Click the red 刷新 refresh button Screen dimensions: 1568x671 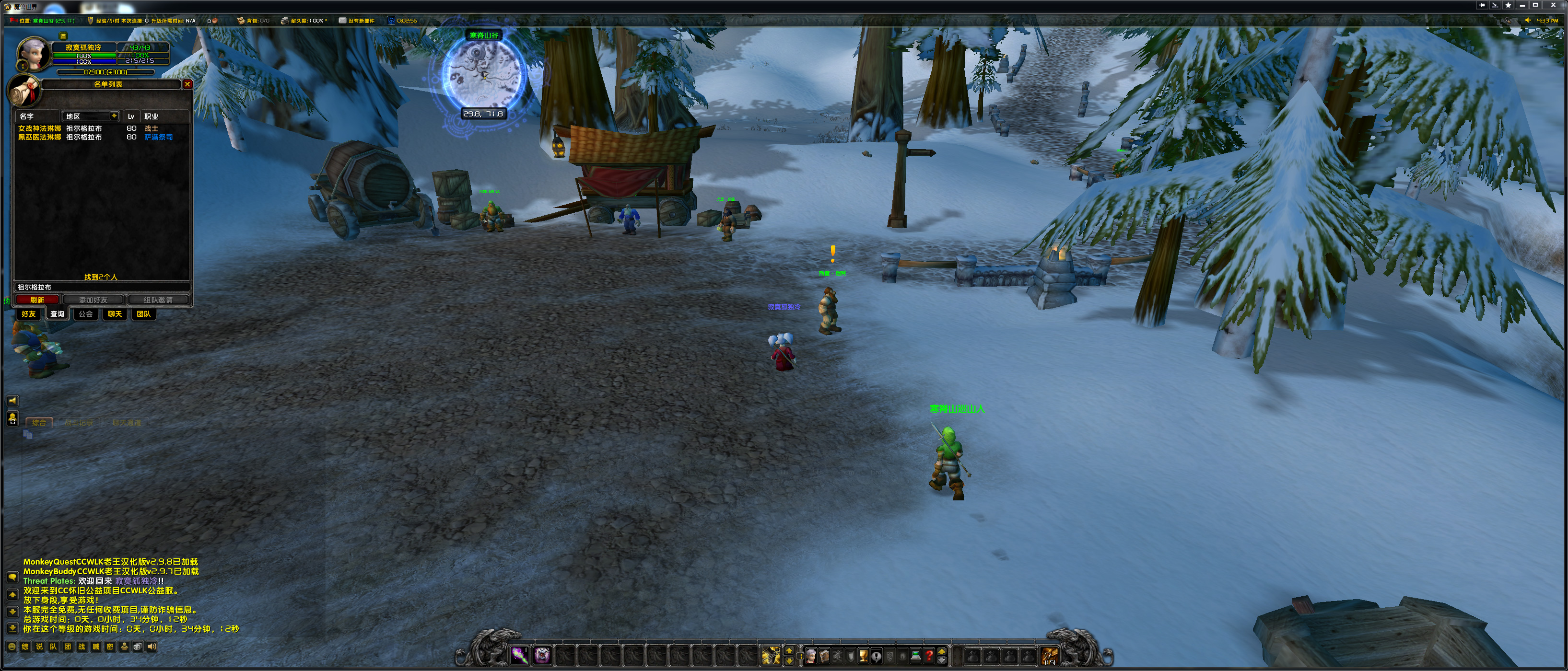37,300
